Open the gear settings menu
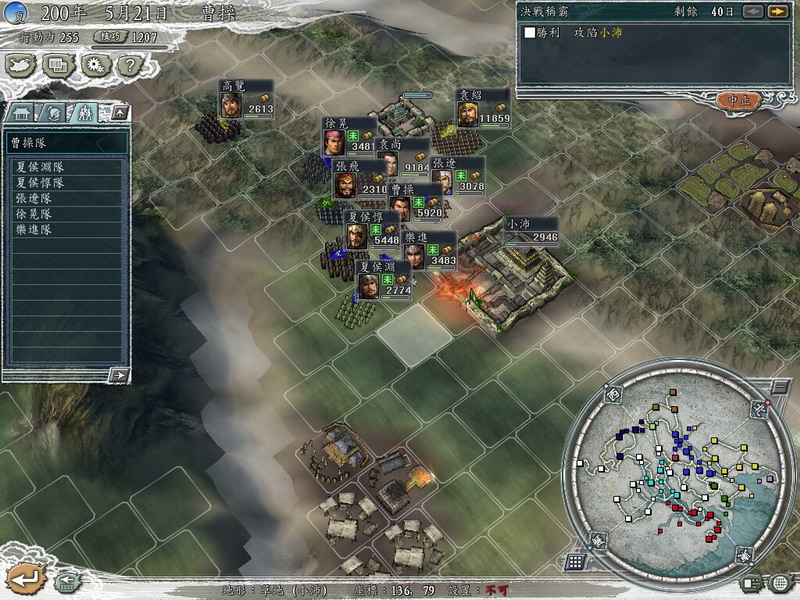This screenshot has width=800, height=600. pos(95,65)
